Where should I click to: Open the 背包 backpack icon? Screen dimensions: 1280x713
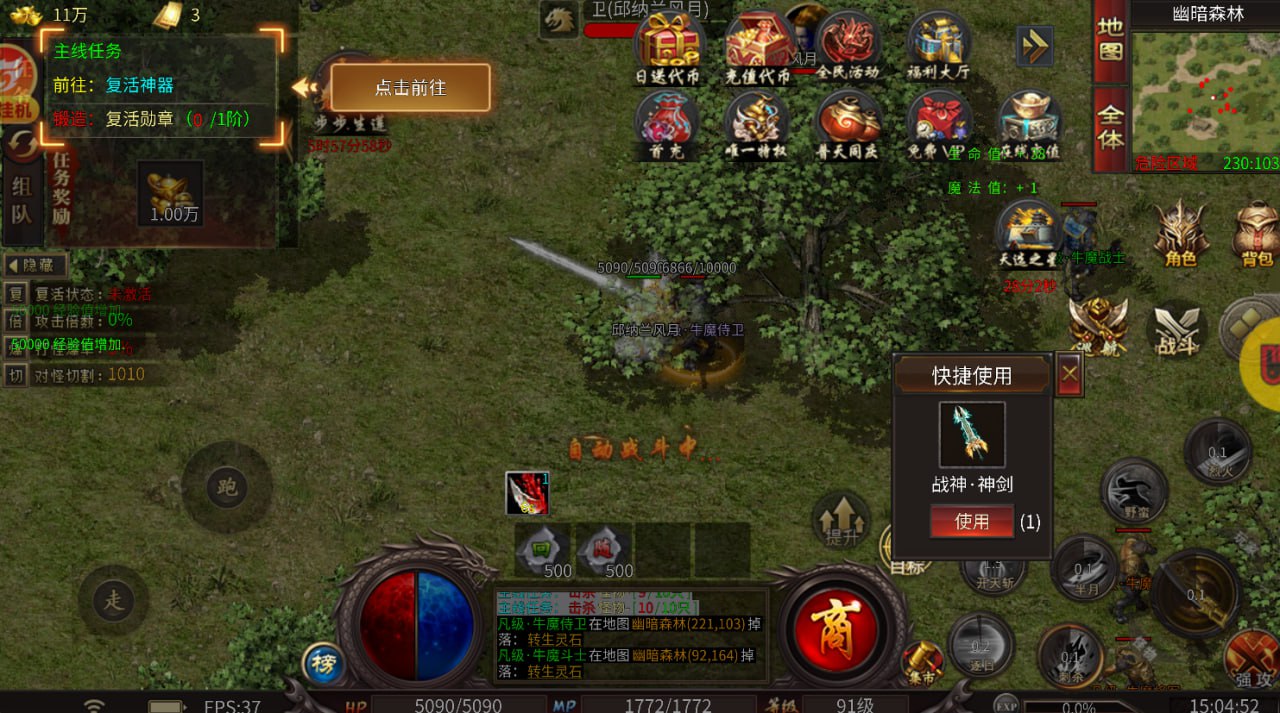pos(1256,232)
